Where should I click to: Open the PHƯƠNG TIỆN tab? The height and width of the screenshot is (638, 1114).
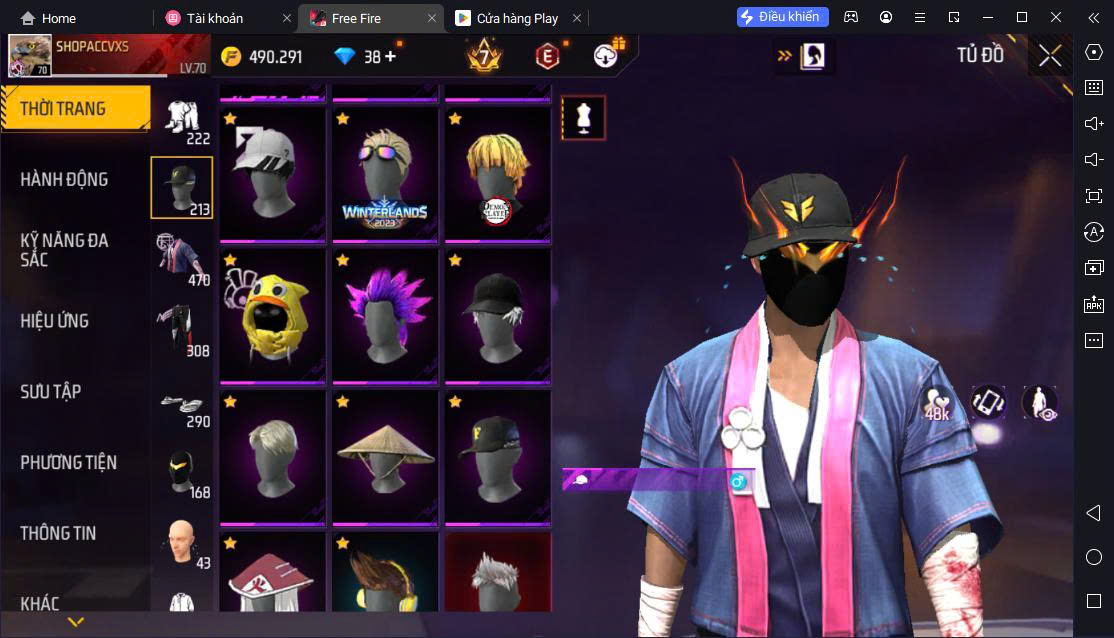coord(68,463)
